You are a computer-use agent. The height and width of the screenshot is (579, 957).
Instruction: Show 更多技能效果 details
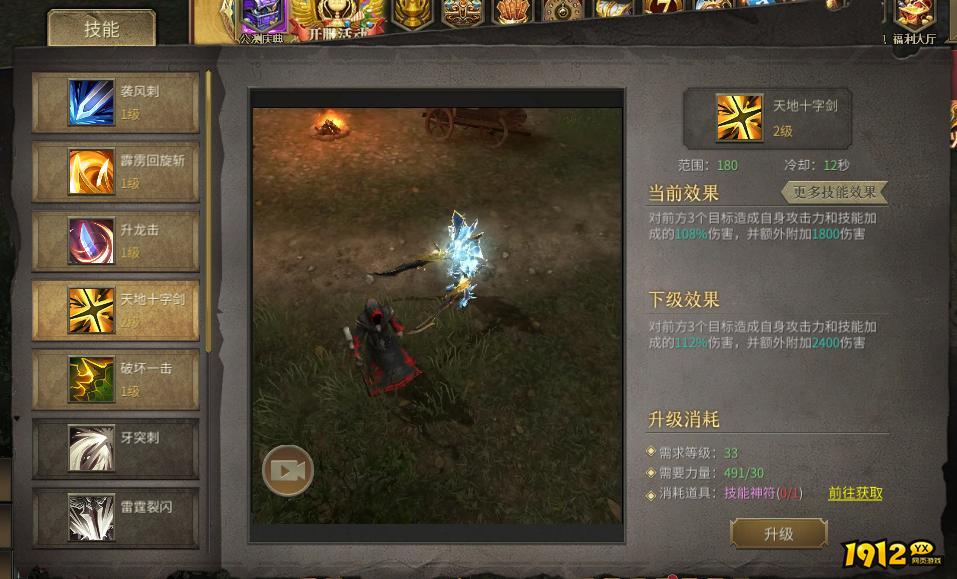pos(834,192)
